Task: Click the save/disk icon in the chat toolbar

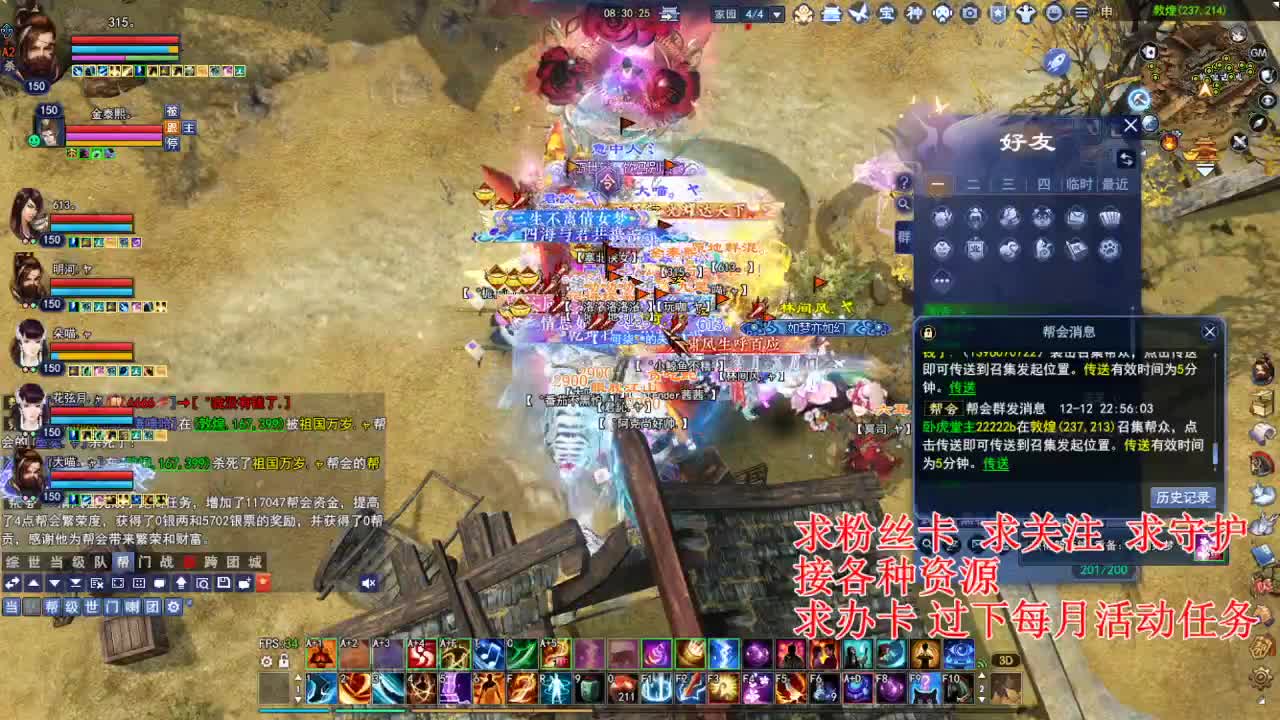Action: coord(225,583)
